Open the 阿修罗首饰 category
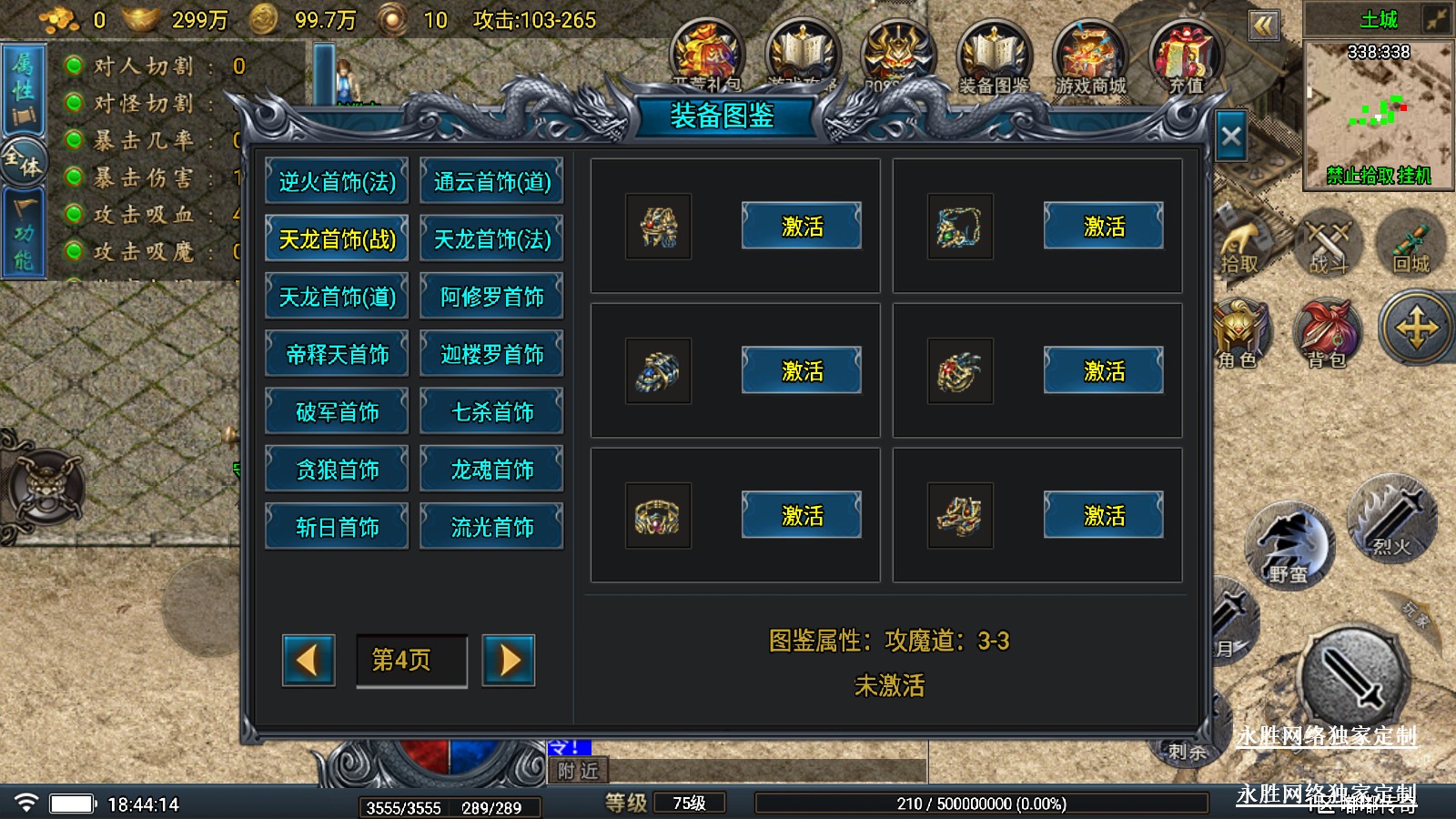The image size is (1456, 819). pos(491,297)
